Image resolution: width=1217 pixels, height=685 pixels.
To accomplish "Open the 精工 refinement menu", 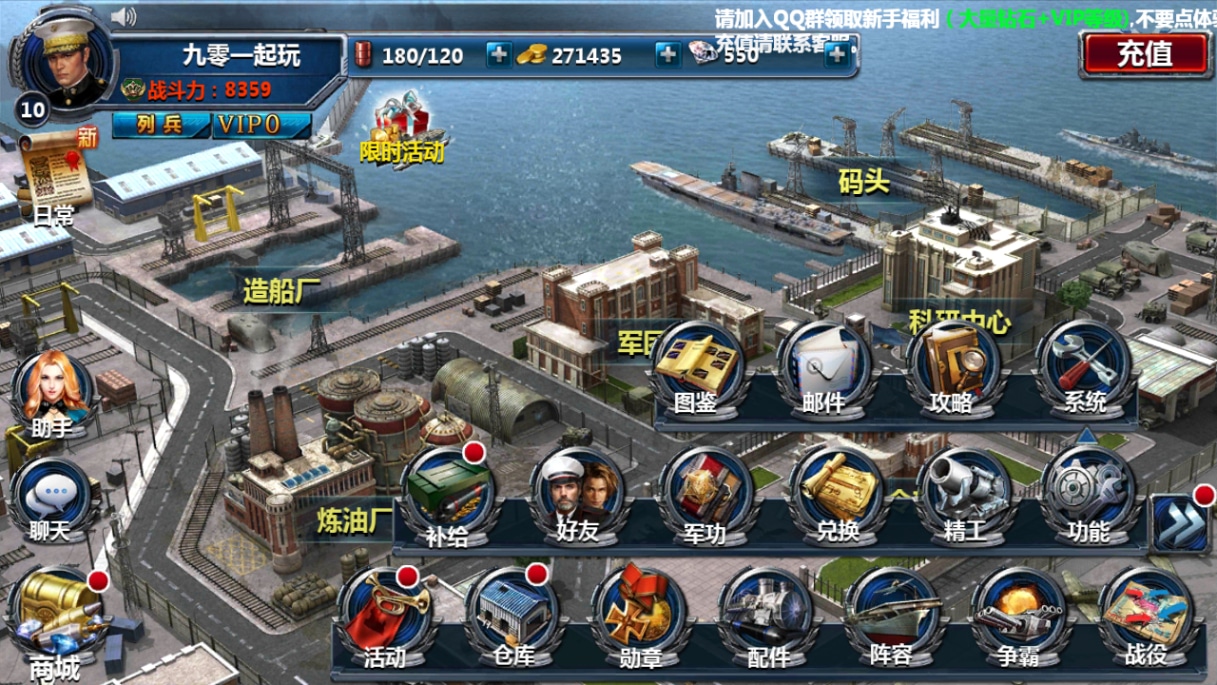I will coord(965,497).
